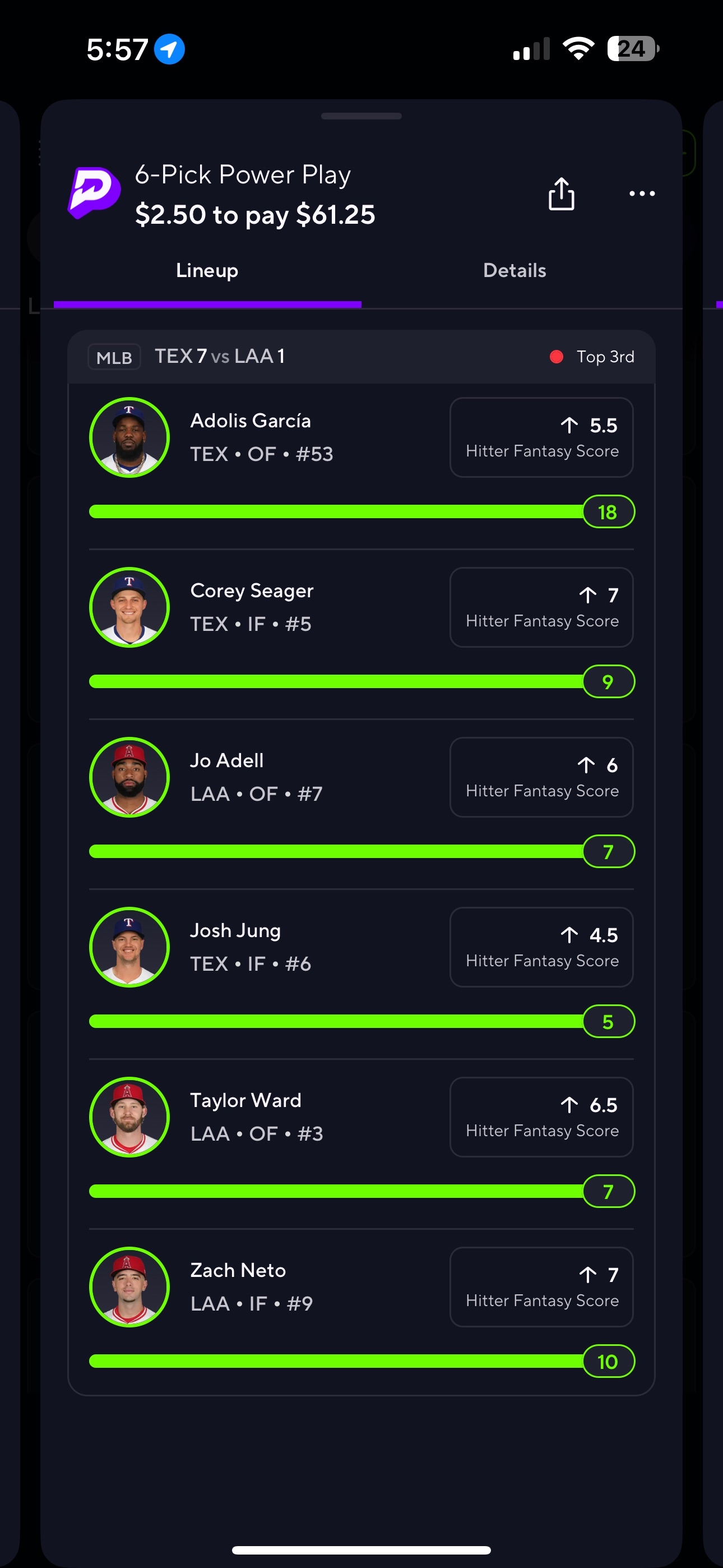Tap Jo Adell's 6 Hitter Fantasy Score box

[541, 777]
